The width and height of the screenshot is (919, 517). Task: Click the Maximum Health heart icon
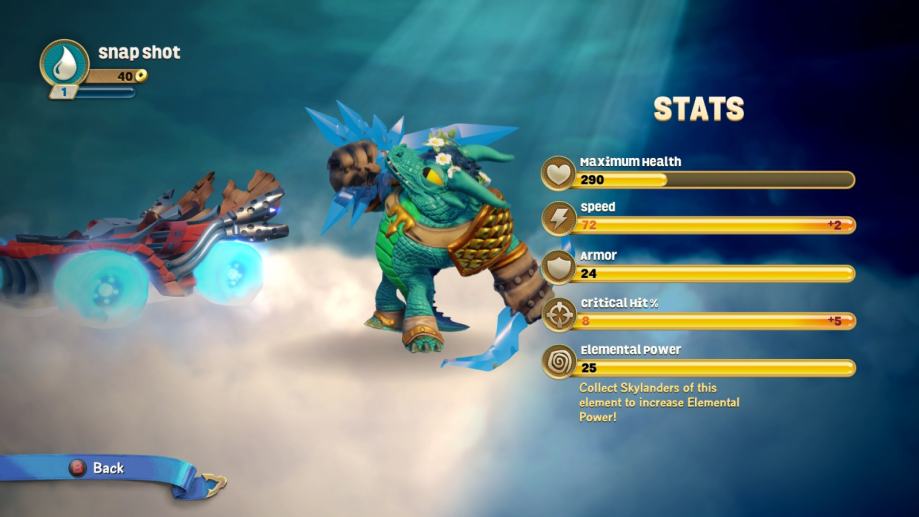tap(558, 174)
